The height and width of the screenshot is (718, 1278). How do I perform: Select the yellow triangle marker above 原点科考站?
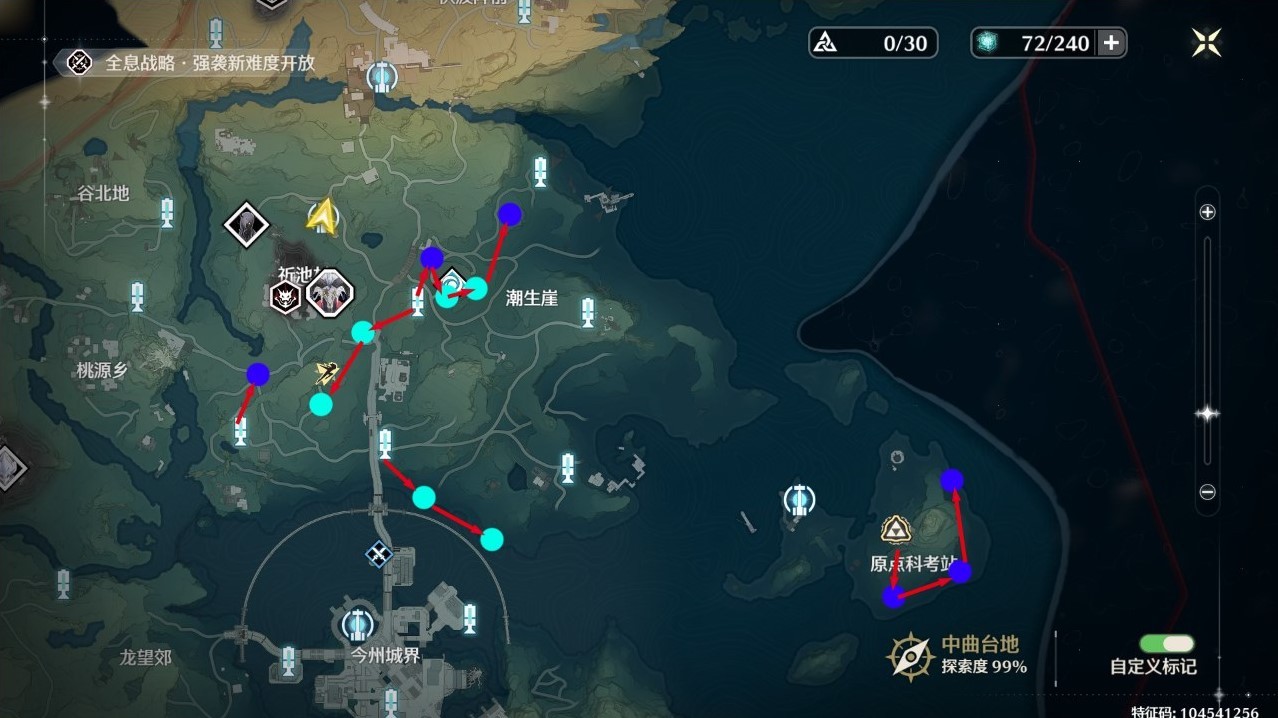pyautogui.click(x=894, y=529)
